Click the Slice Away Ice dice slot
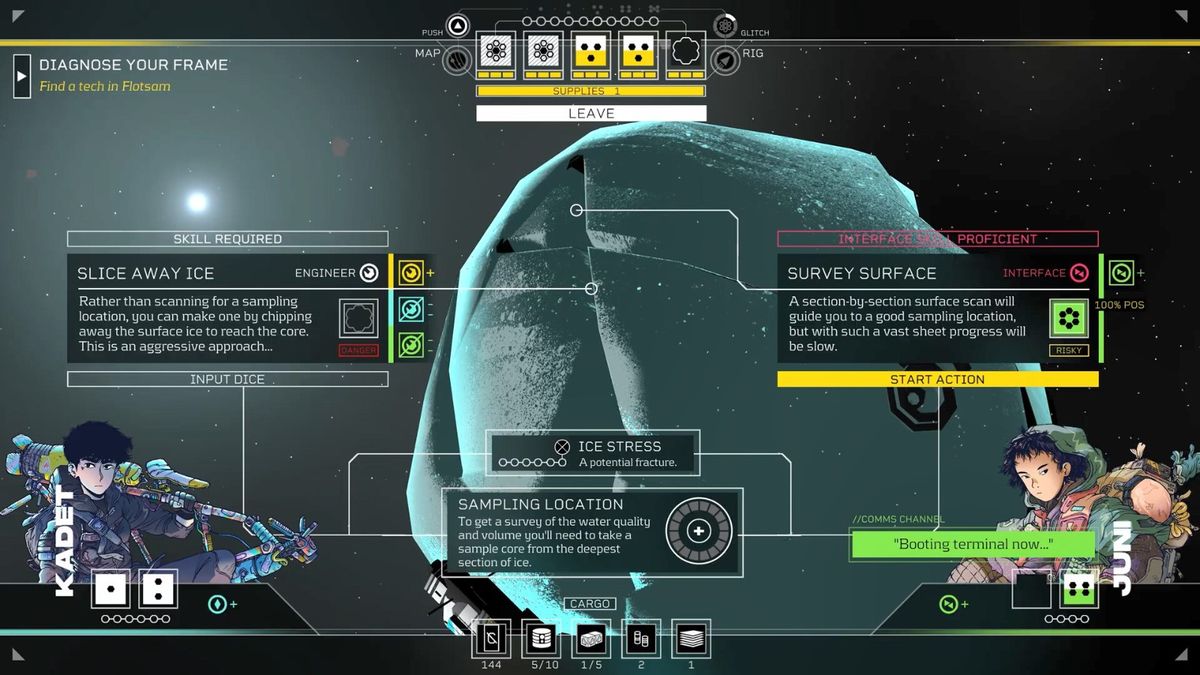This screenshot has height=675, width=1200. coord(359,318)
